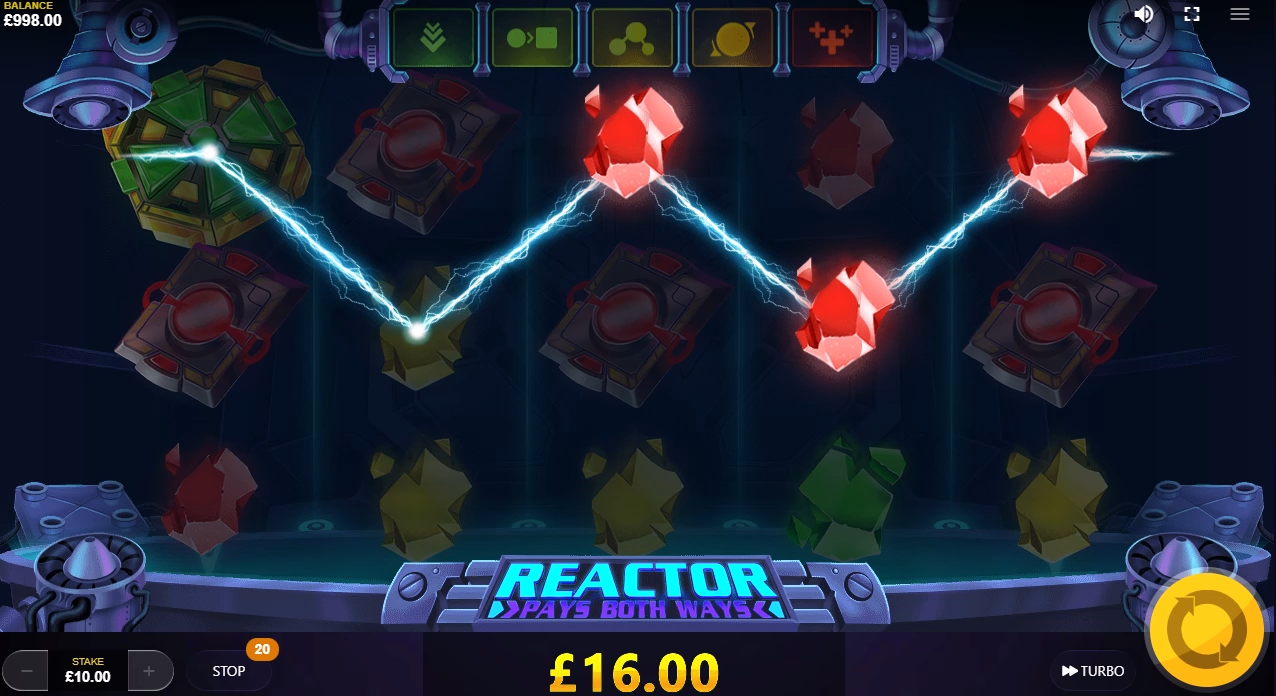Stop the autoplay spins
1276x696 pixels.
tap(229, 671)
